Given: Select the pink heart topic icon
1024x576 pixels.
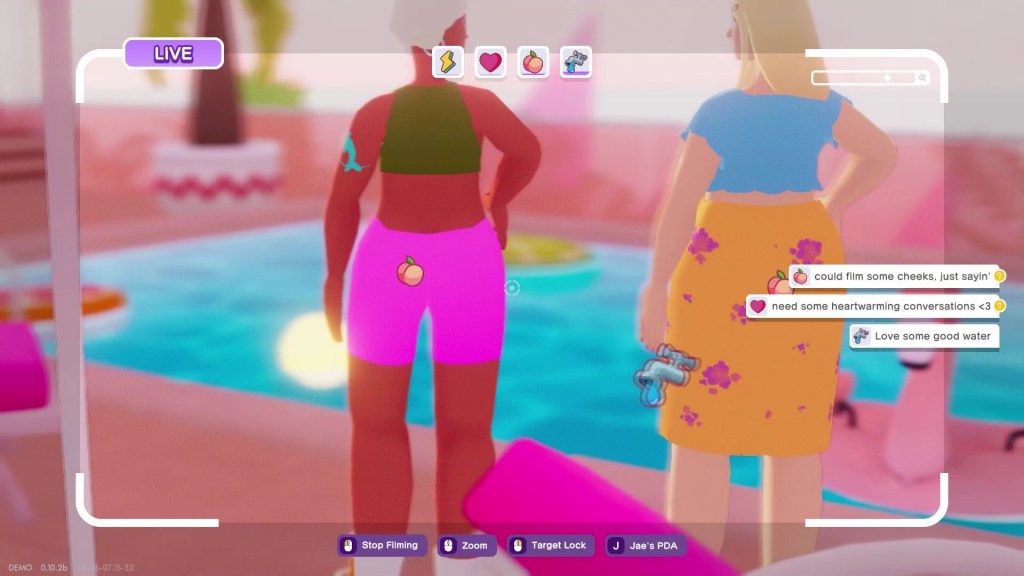Looking at the screenshot, I should (x=490, y=62).
